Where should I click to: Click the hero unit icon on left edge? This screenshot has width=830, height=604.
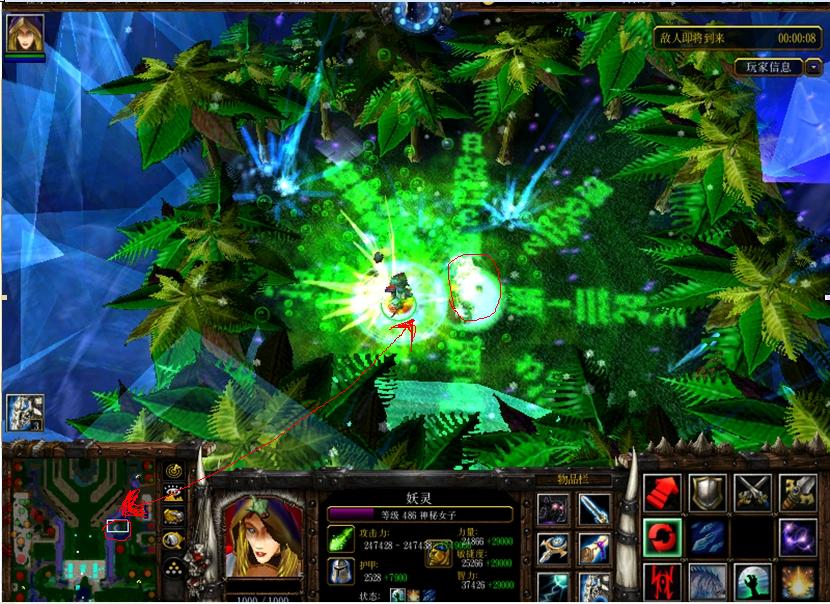[x=24, y=412]
